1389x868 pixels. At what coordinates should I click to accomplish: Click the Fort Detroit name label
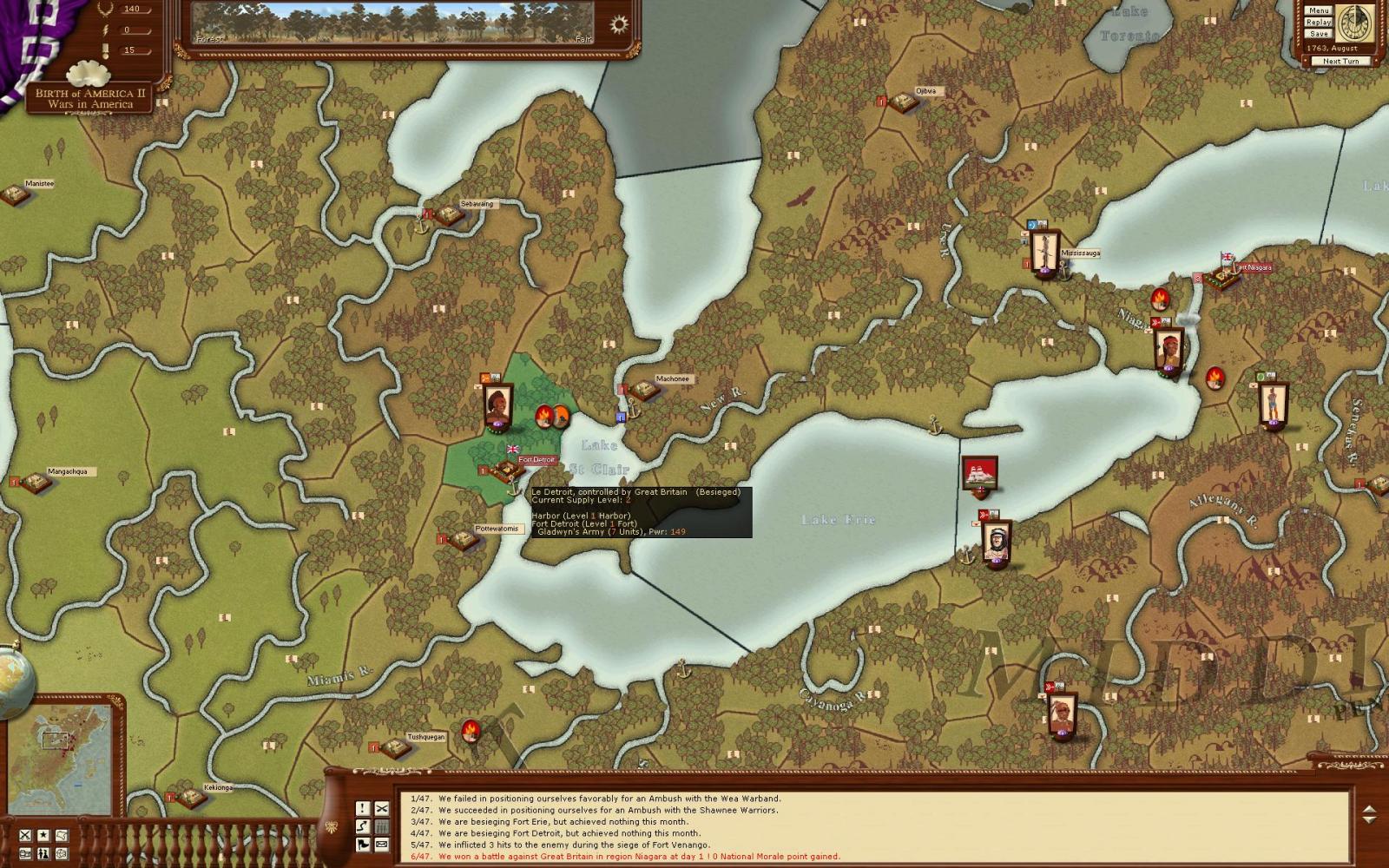[537, 459]
